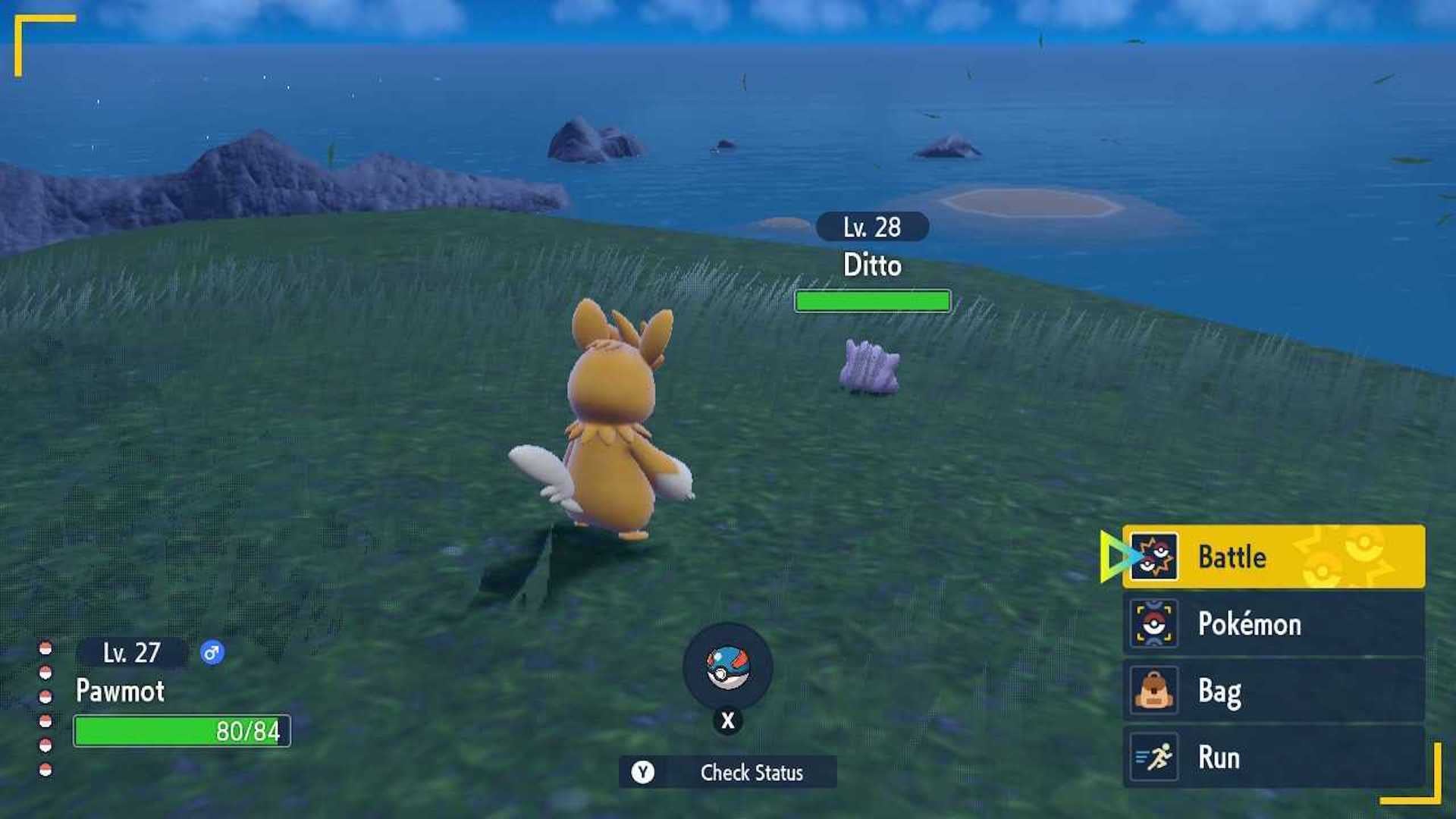This screenshot has height=819, width=1456.
Task: Click the second party Poké Ball icon
Action: (x=44, y=673)
